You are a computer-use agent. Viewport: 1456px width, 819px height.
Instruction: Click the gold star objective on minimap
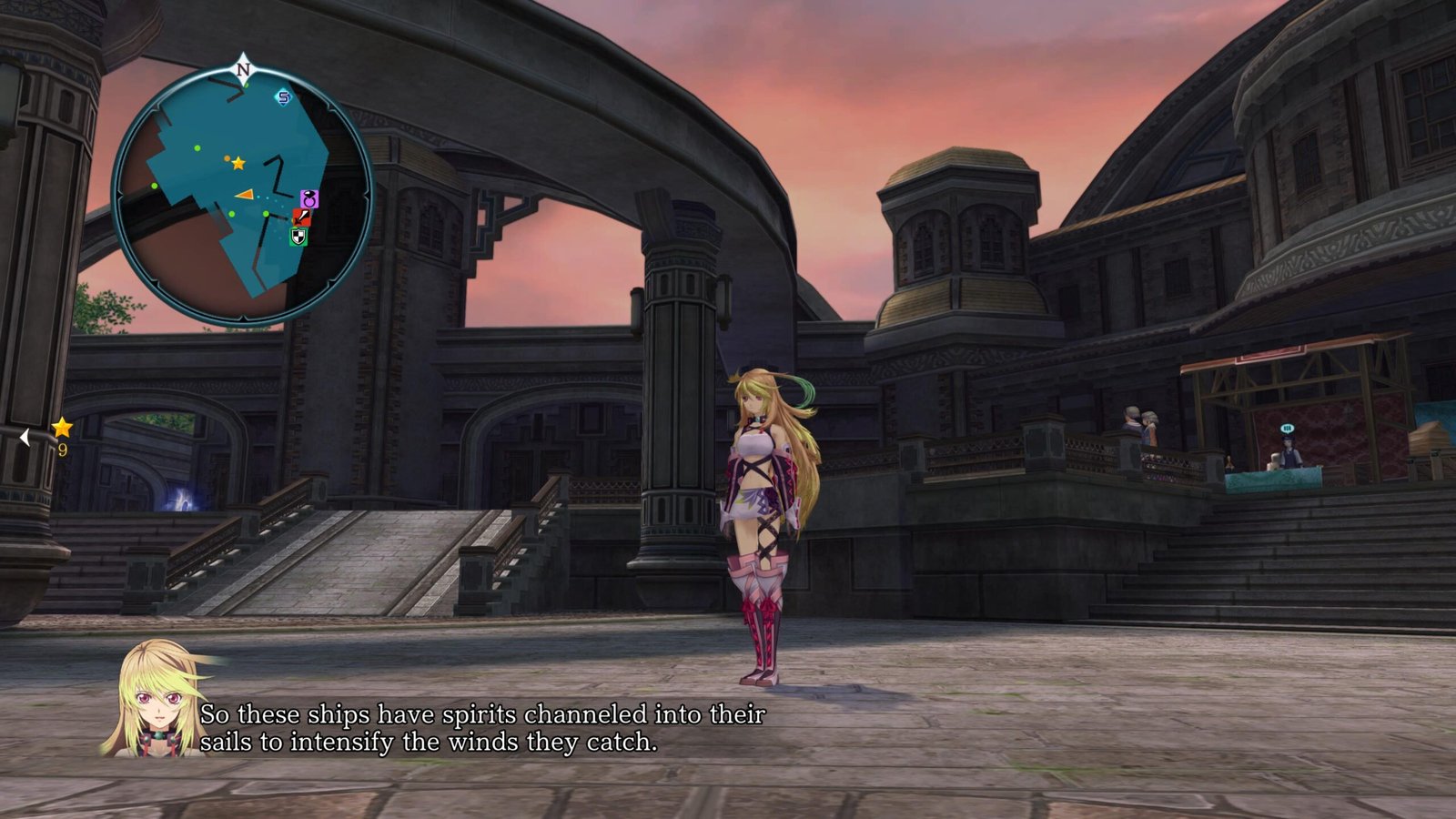[x=238, y=163]
